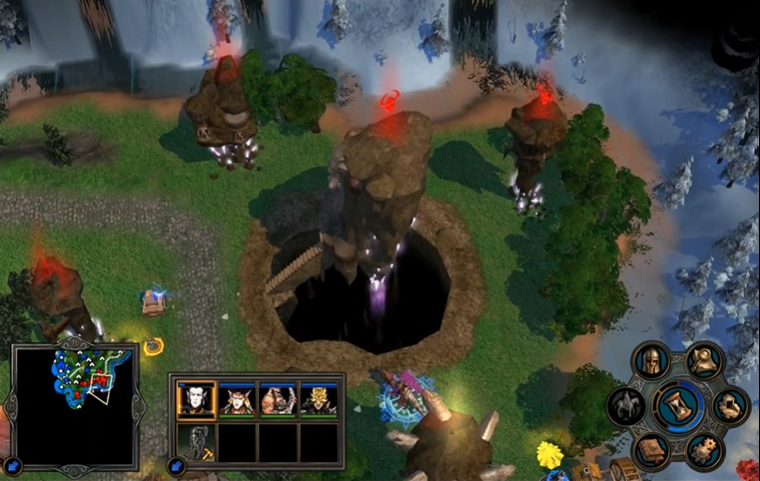Collapse the hero panel with its blue arrow
This screenshot has height=481, width=760.
tap(177, 465)
